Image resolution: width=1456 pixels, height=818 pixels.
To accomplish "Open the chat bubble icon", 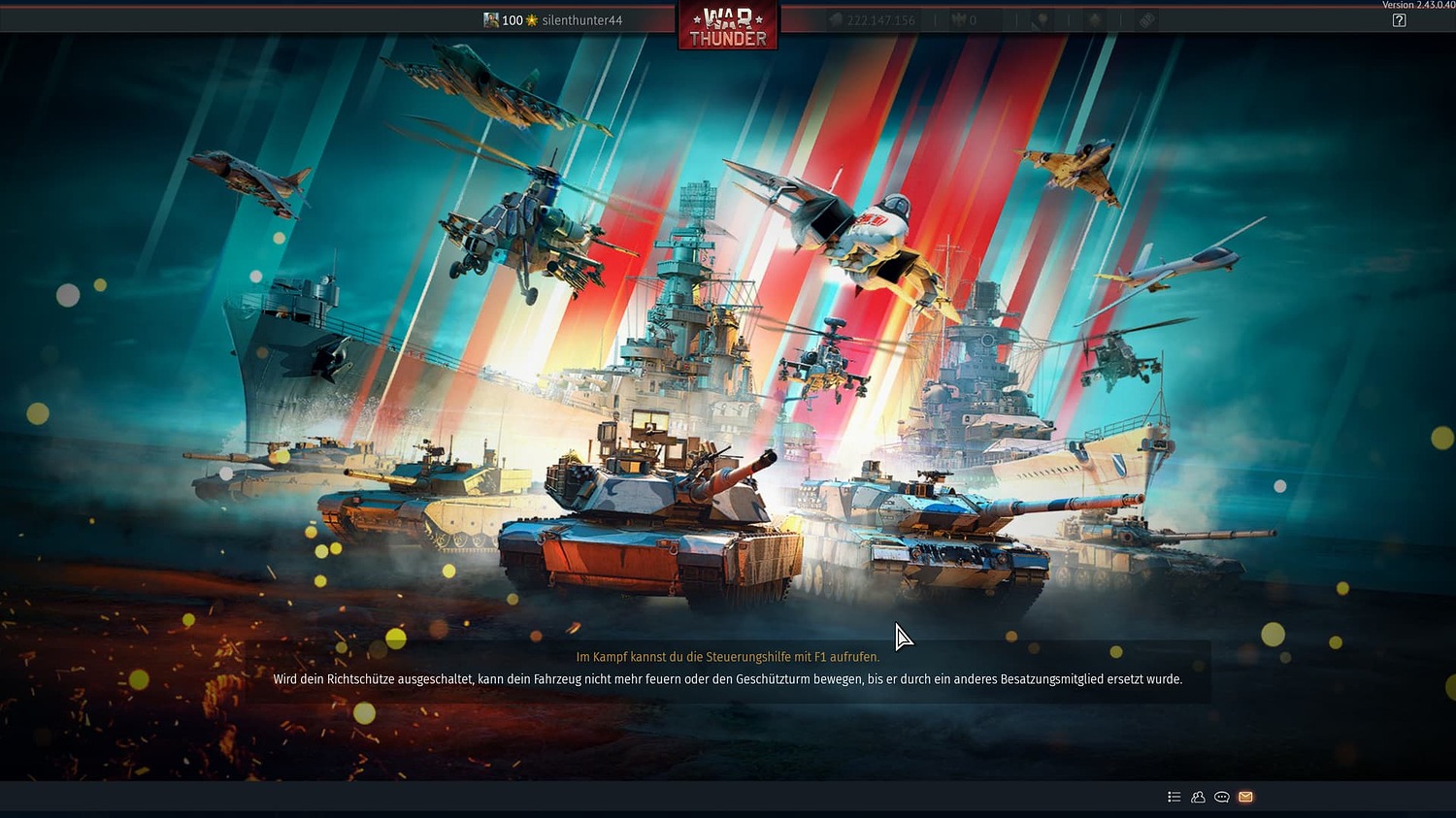I will [x=1221, y=797].
